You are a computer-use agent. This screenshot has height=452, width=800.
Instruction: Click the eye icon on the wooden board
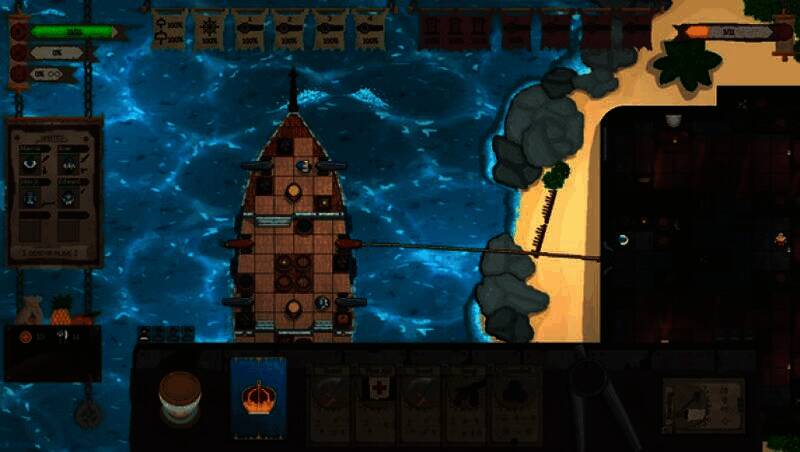(x=31, y=162)
